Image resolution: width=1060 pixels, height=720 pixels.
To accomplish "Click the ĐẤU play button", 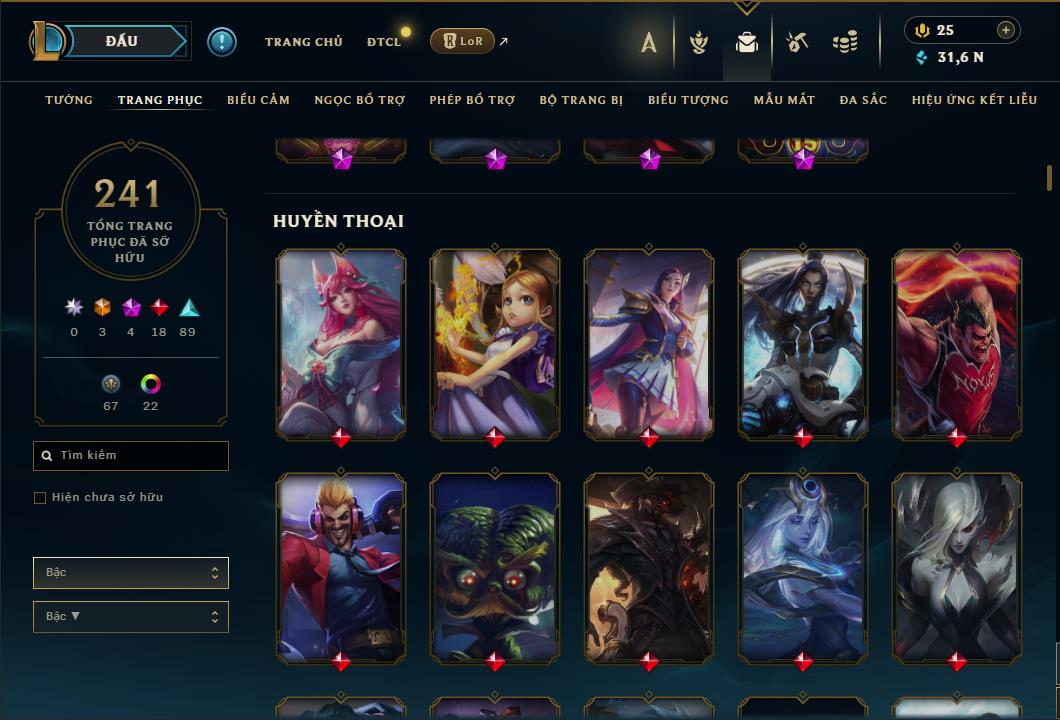I will point(122,41).
